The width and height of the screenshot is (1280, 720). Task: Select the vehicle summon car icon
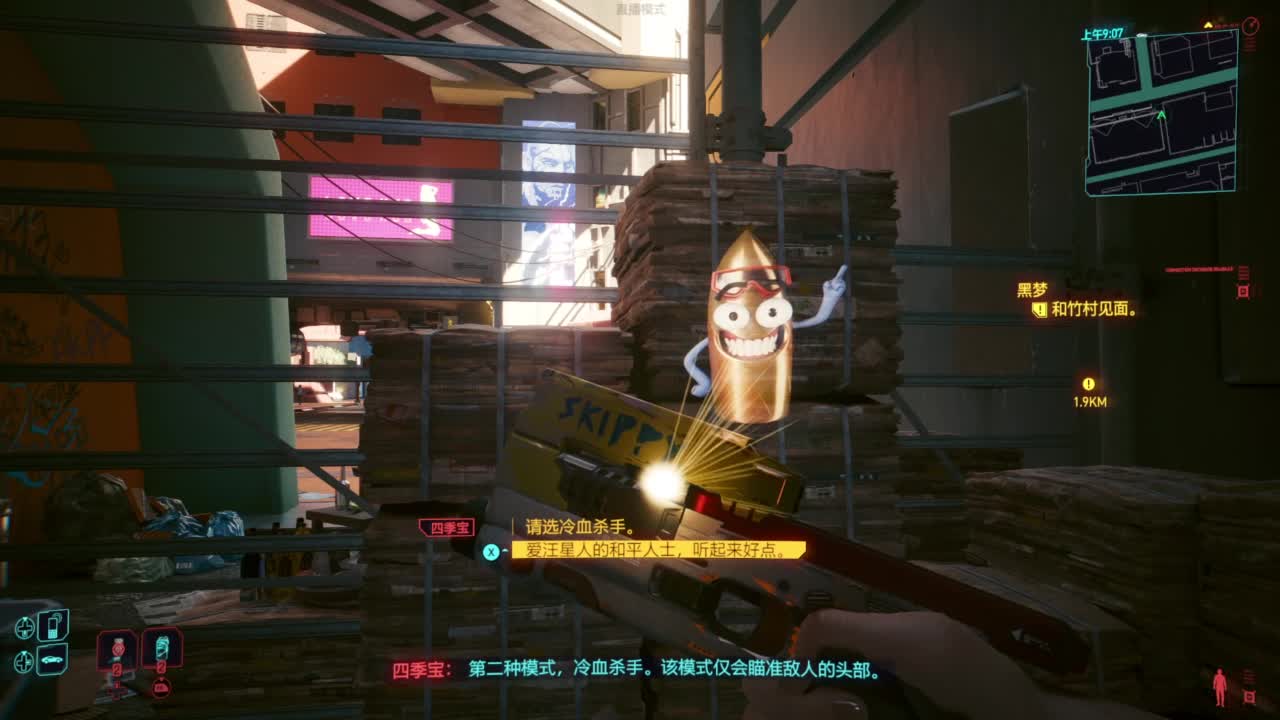(x=50, y=660)
